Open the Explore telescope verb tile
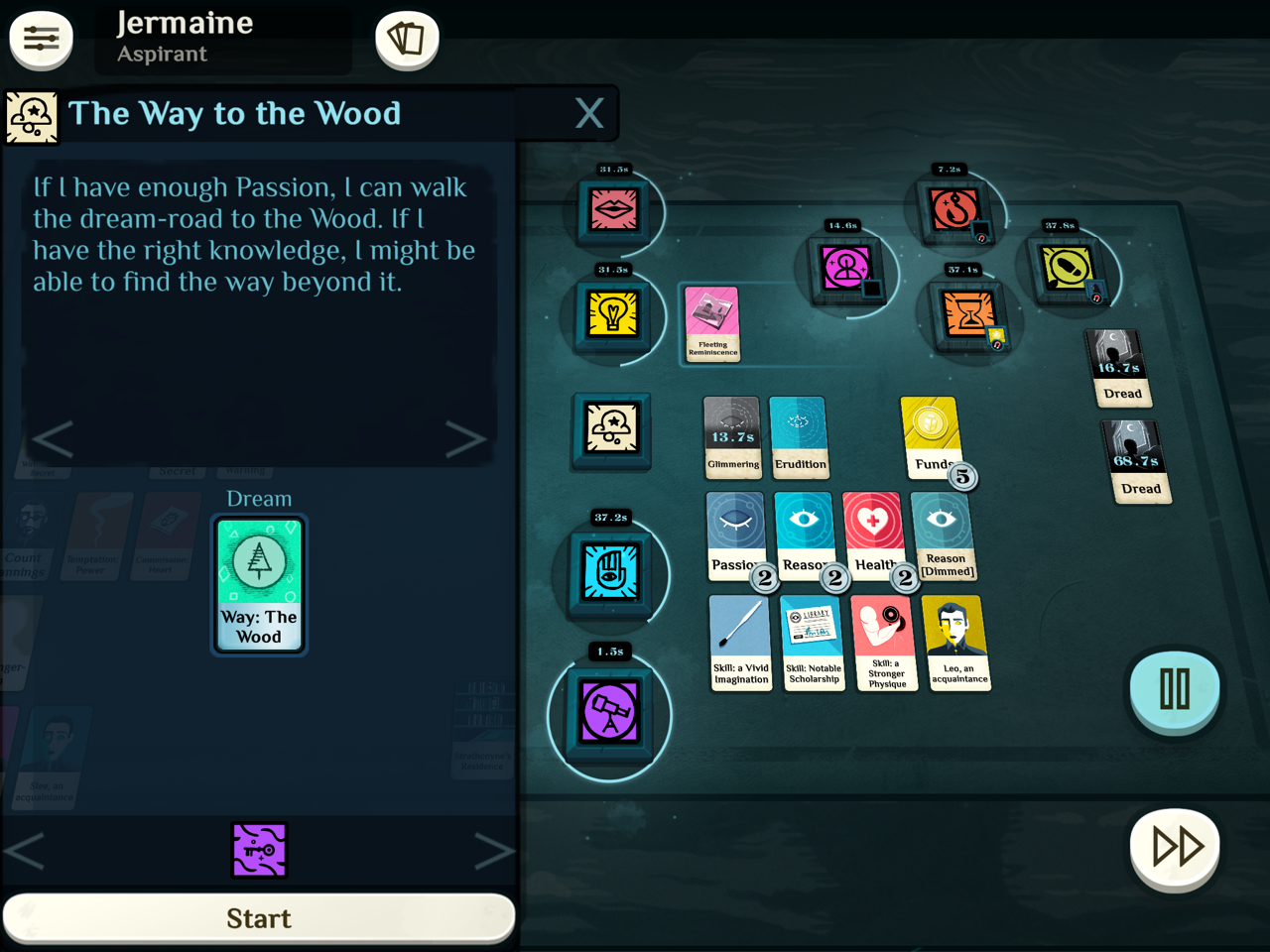Viewport: 1270px width, 952px height. pyautogui.click(x=609, y=712)
